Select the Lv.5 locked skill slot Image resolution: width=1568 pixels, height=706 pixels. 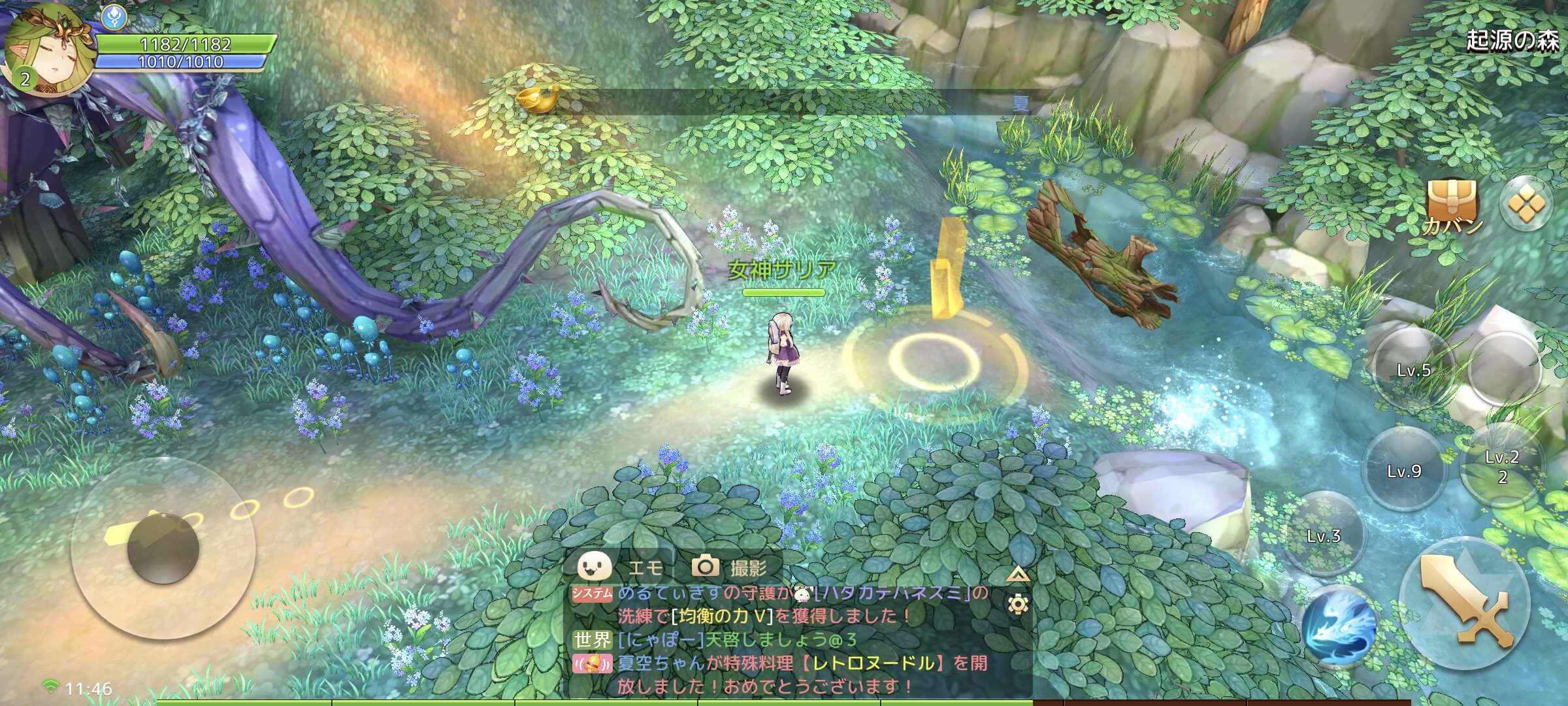click(x=1413, y=369)
